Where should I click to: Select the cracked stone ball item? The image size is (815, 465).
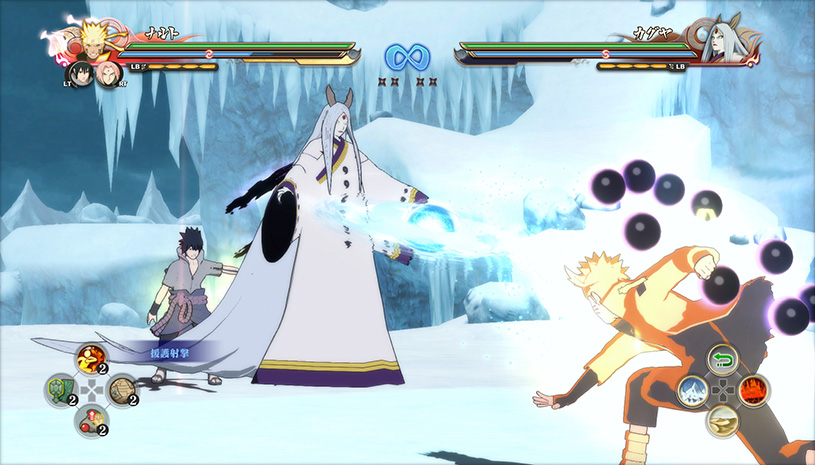(x=121, y=389)
